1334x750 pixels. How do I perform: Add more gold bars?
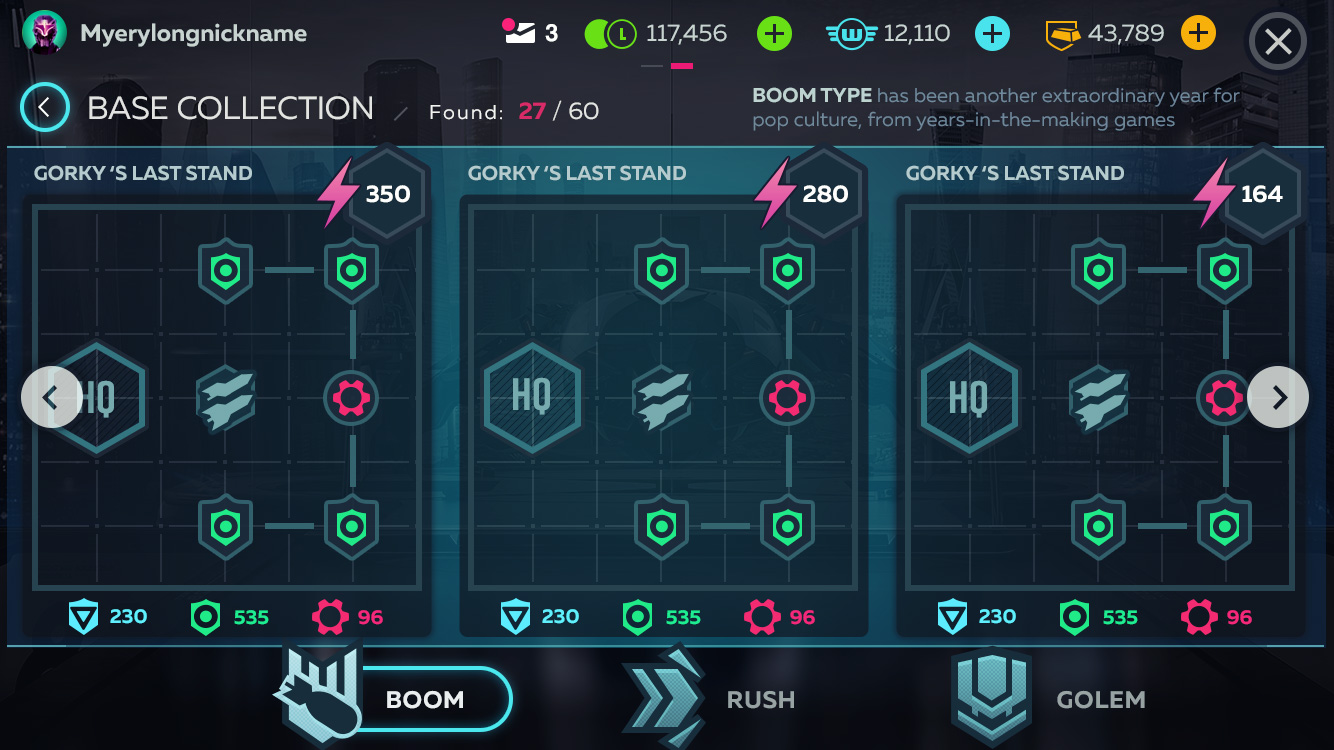point(1198,34)
